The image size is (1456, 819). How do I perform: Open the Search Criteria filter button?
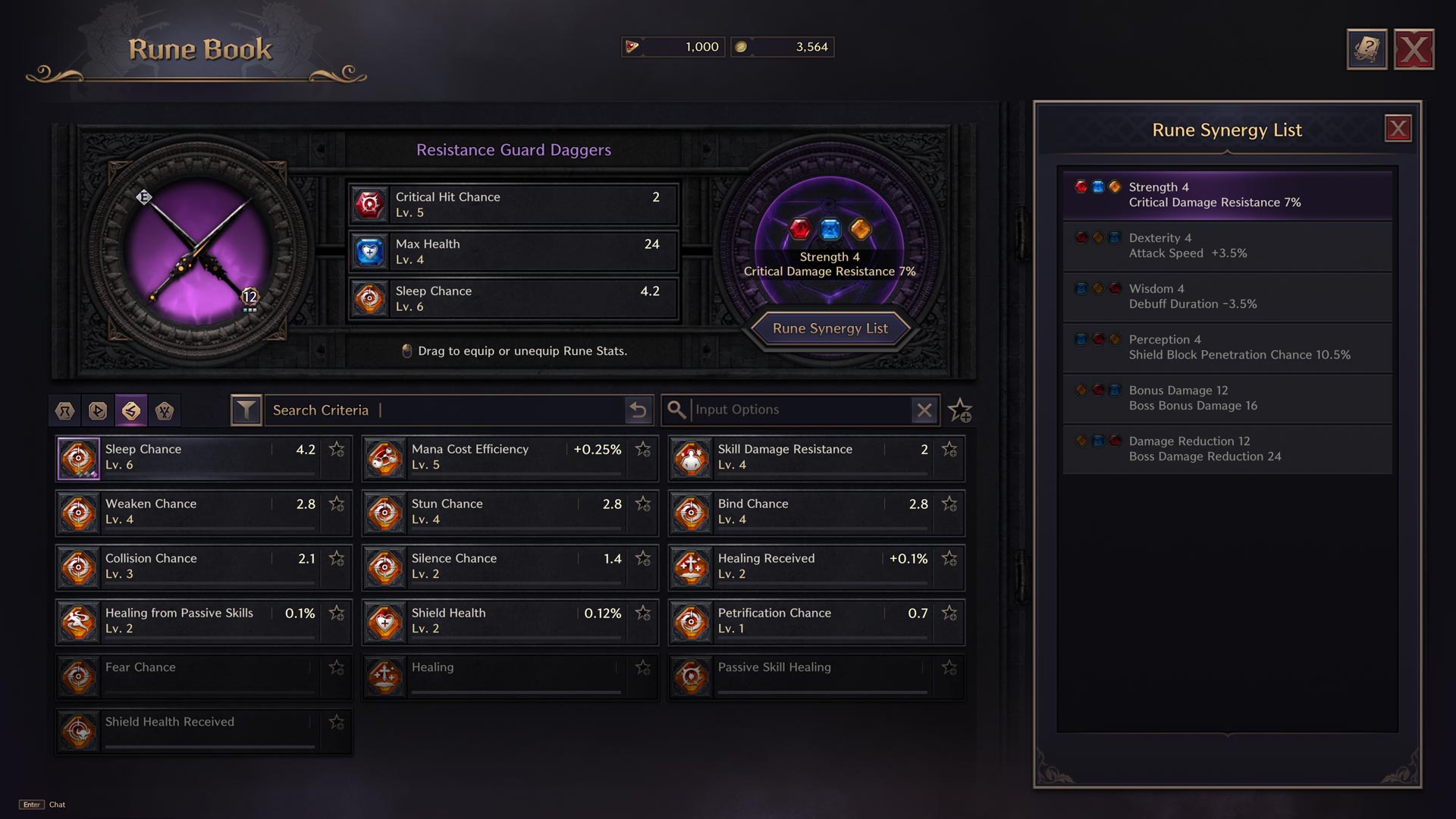coord(246,410)
